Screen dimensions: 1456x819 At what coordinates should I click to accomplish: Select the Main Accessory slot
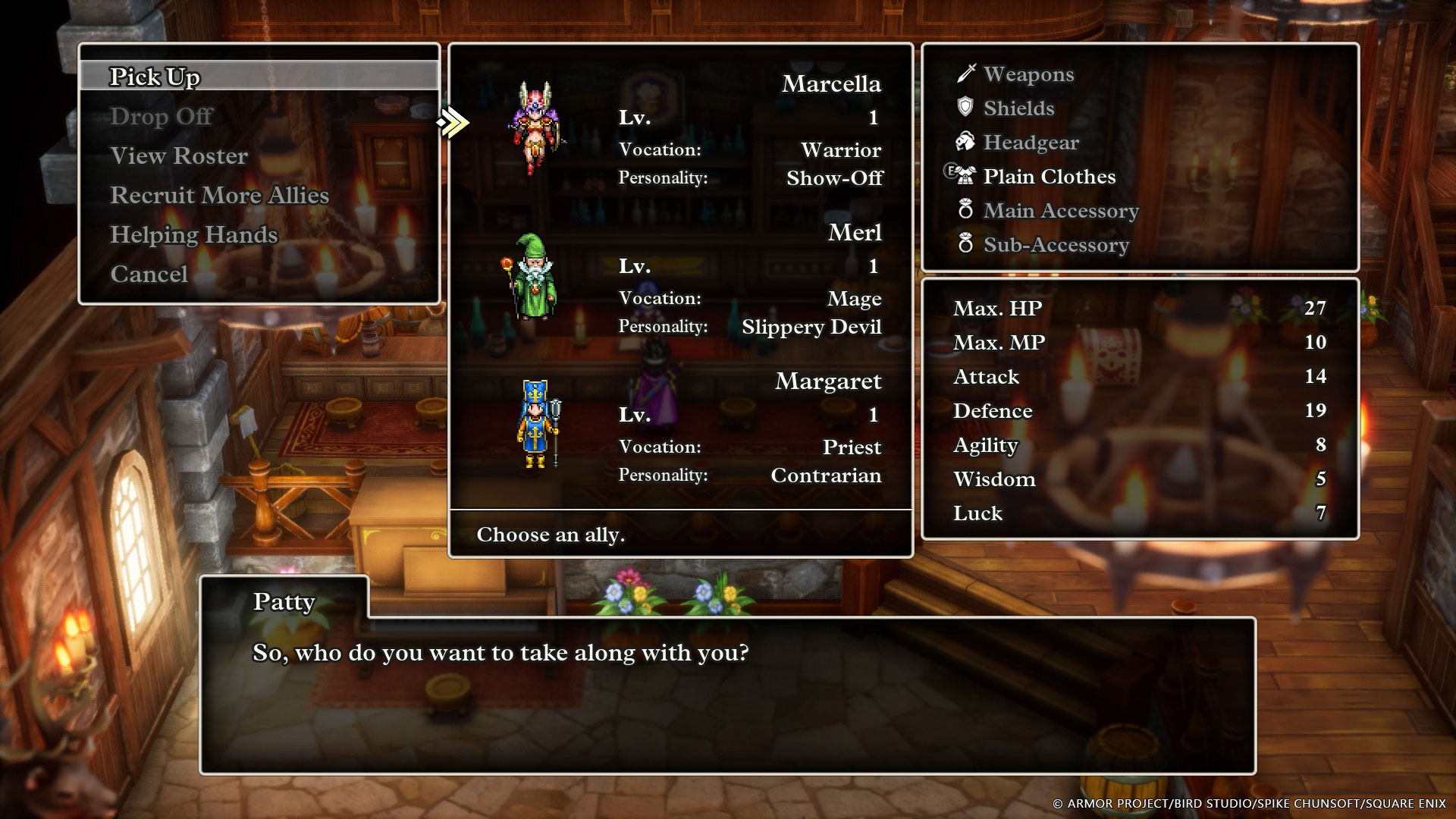1060,211
